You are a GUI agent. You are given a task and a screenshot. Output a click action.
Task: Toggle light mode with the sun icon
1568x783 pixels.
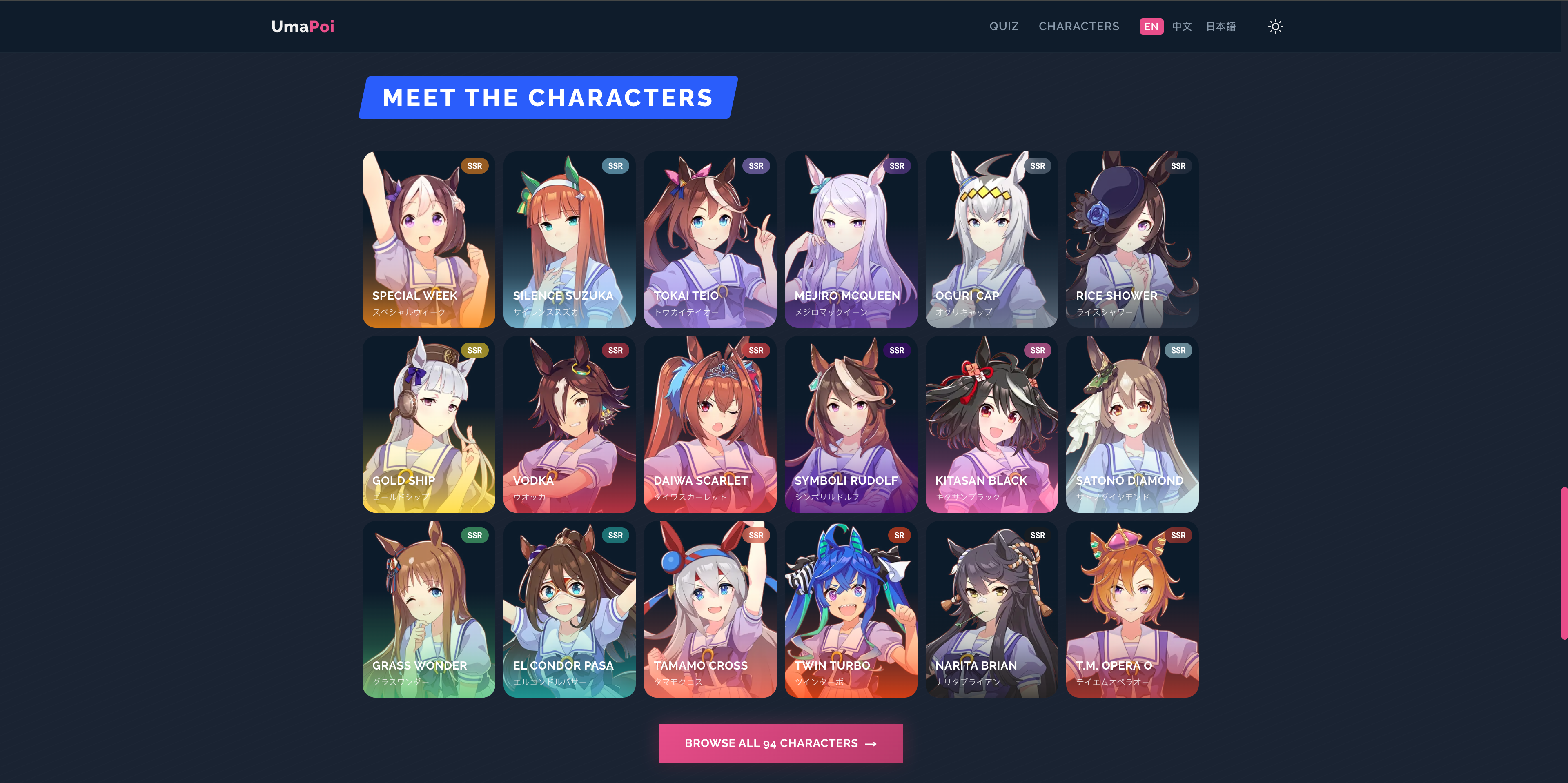point(1275,26)
